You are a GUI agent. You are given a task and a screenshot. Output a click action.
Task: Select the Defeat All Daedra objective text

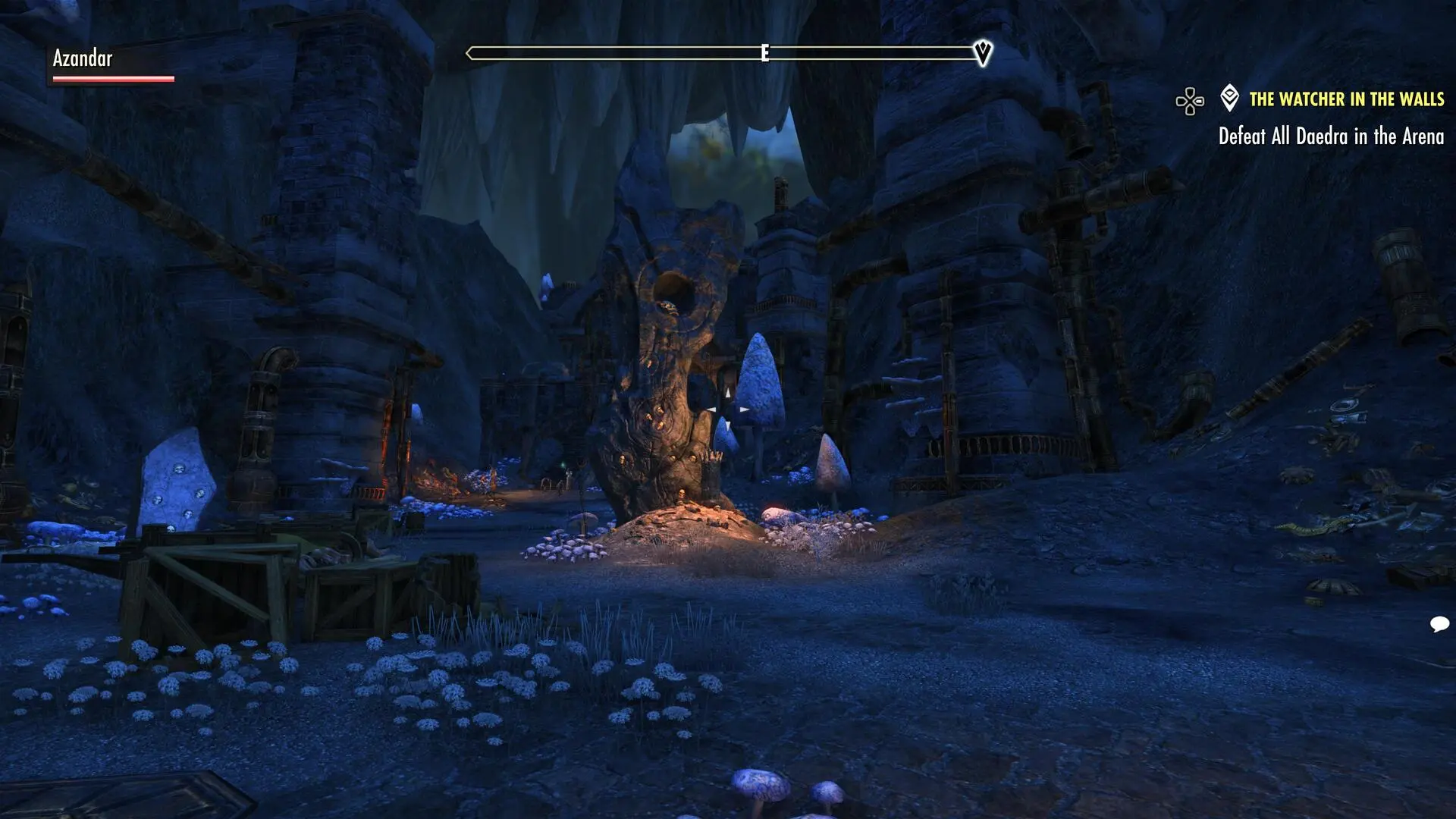[x=1330, y=136]
